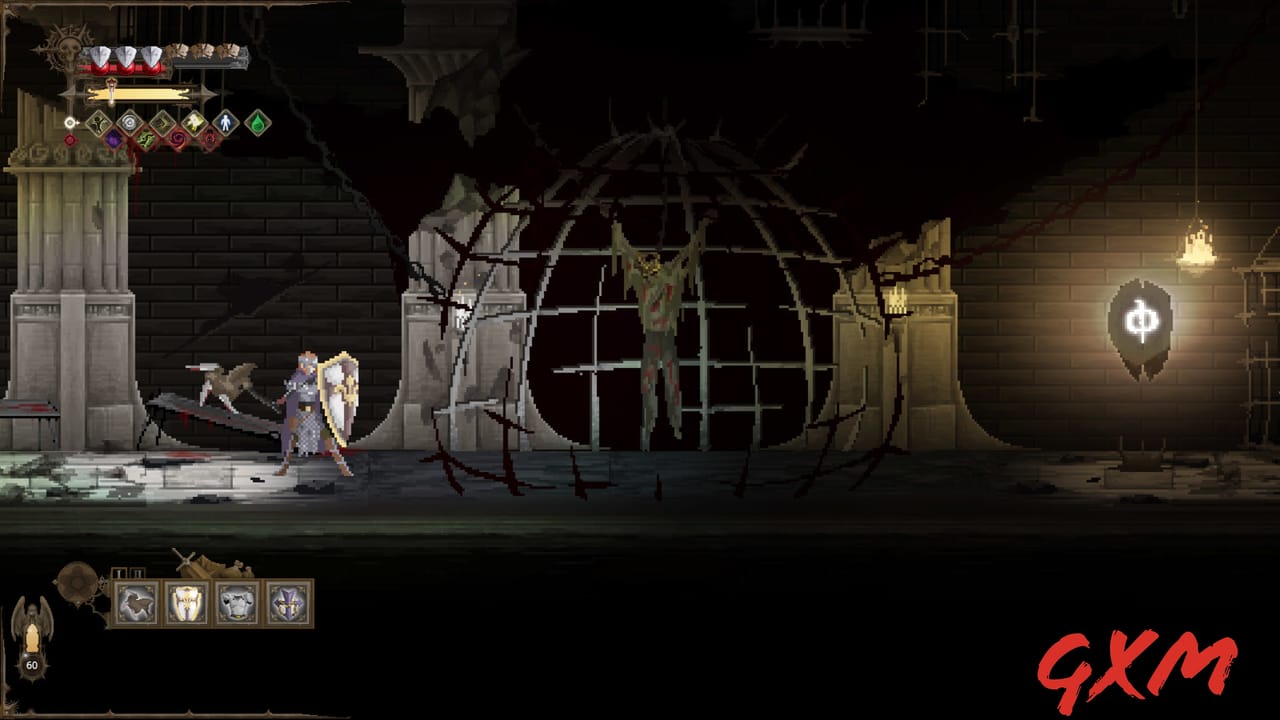Click the green droplet status icon

point(258,122)
